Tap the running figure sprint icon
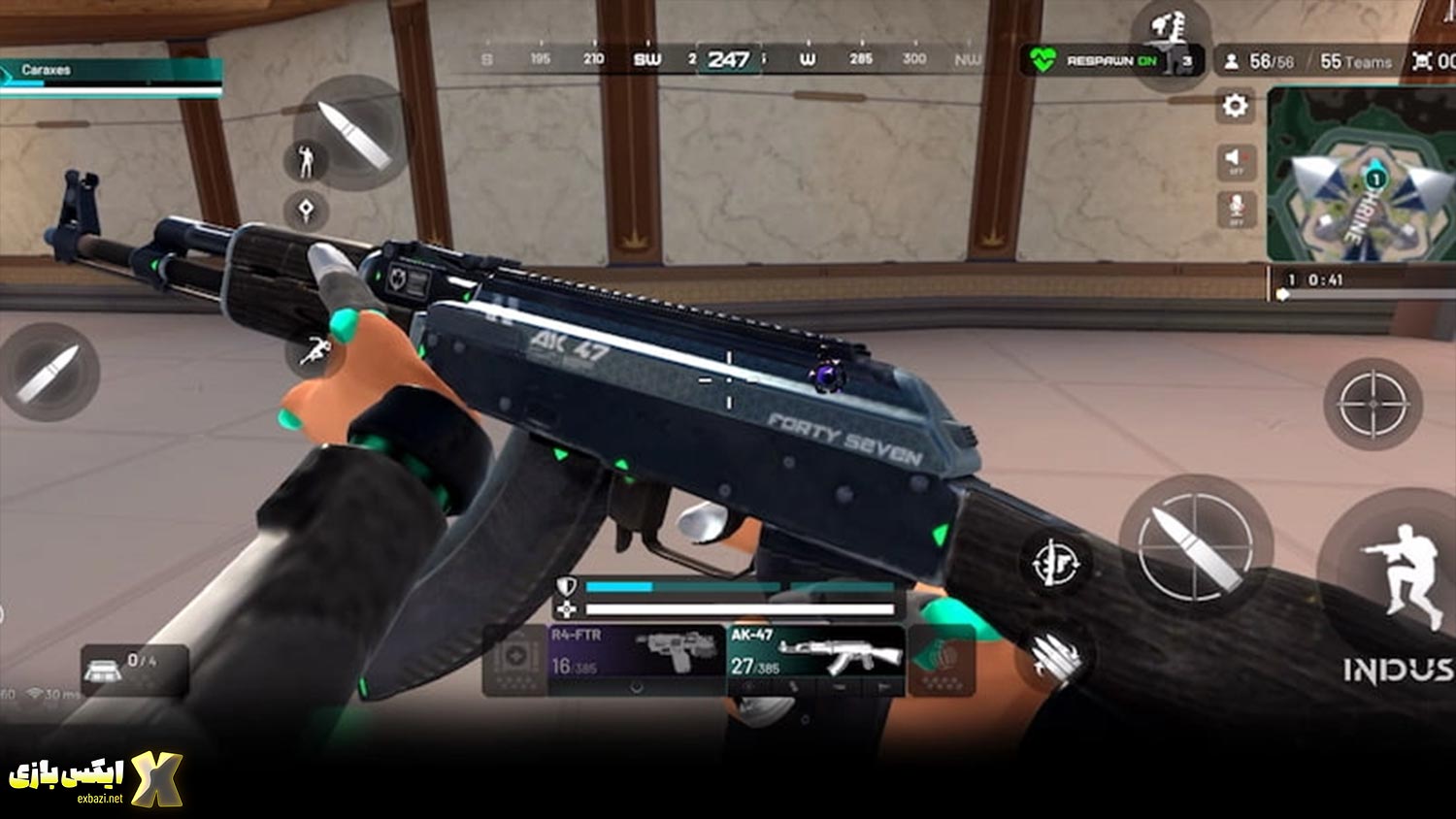 coord(314,351)
